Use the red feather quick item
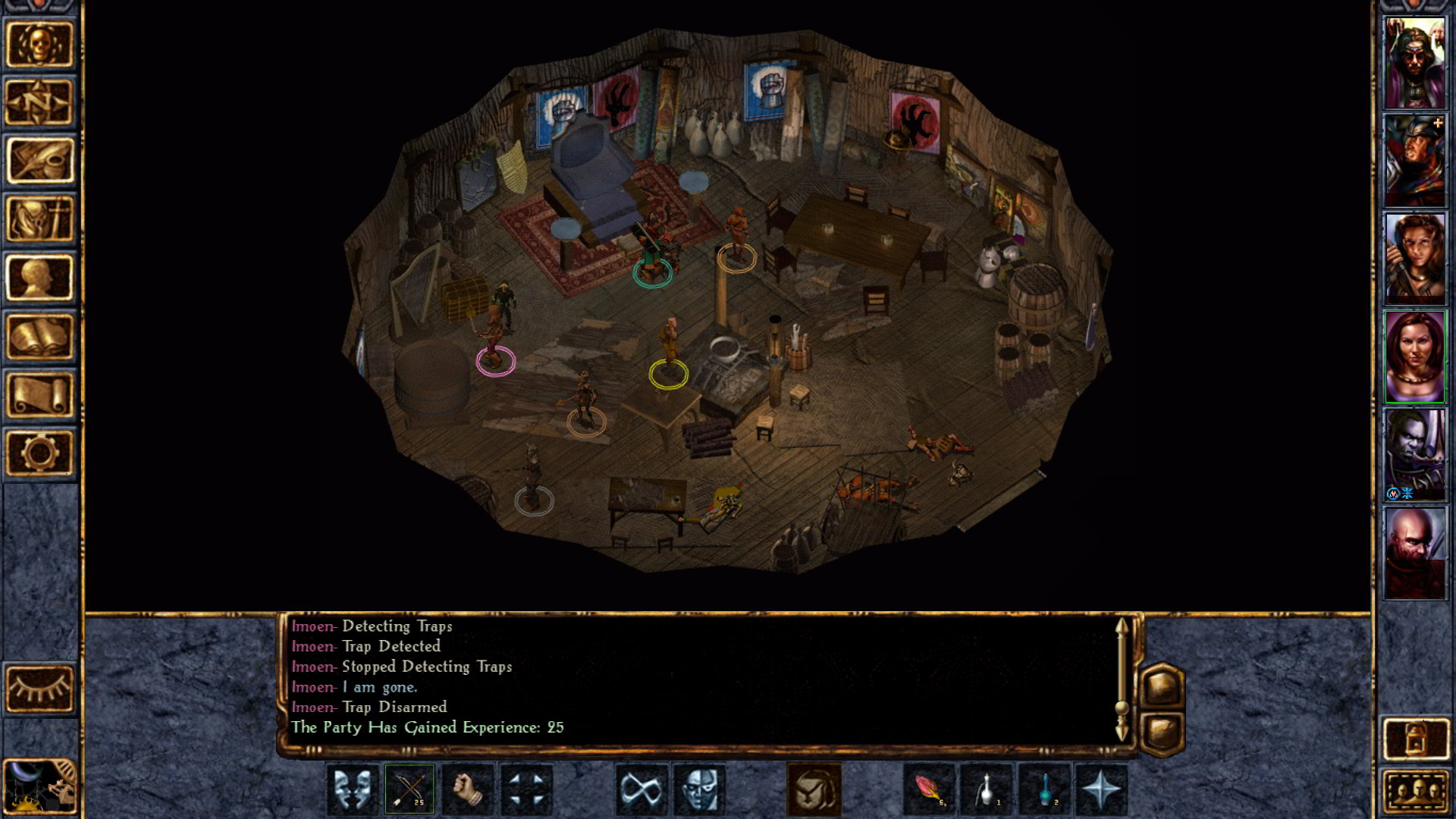The height and width of the screenshot is (819, 1456). click(x=930, y=789)
